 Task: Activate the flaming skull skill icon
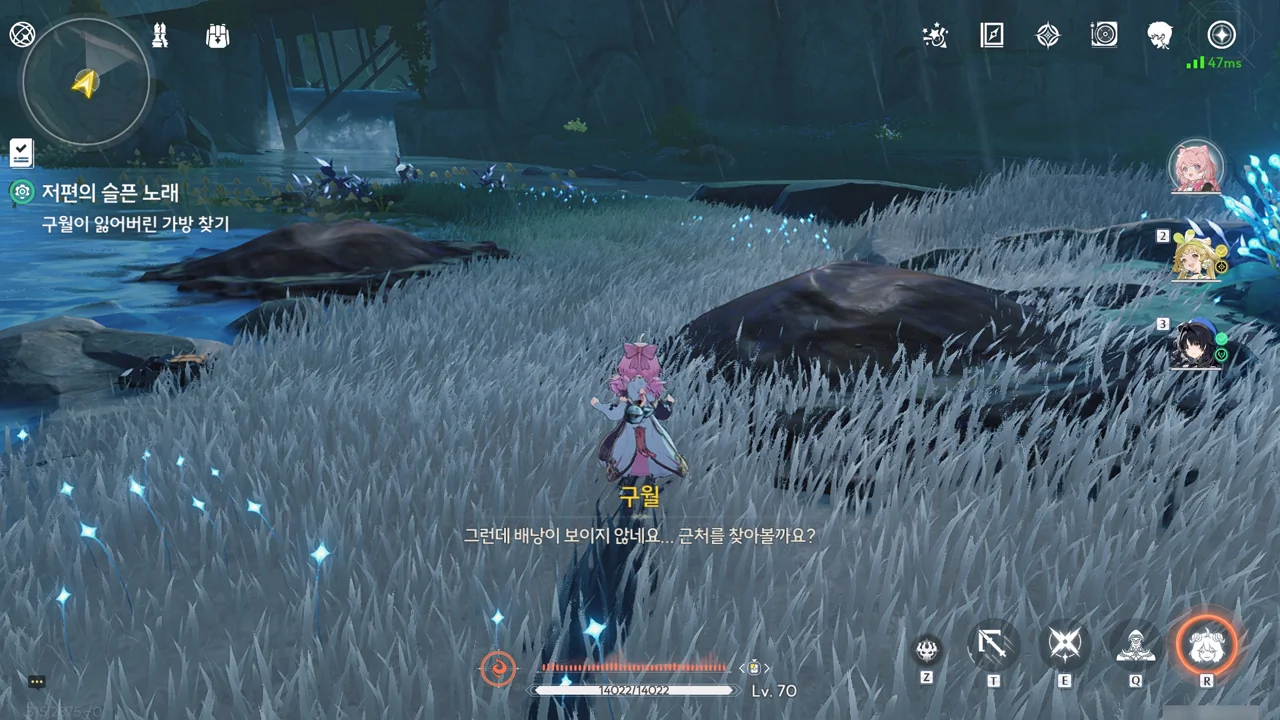[x=927, y=649]
